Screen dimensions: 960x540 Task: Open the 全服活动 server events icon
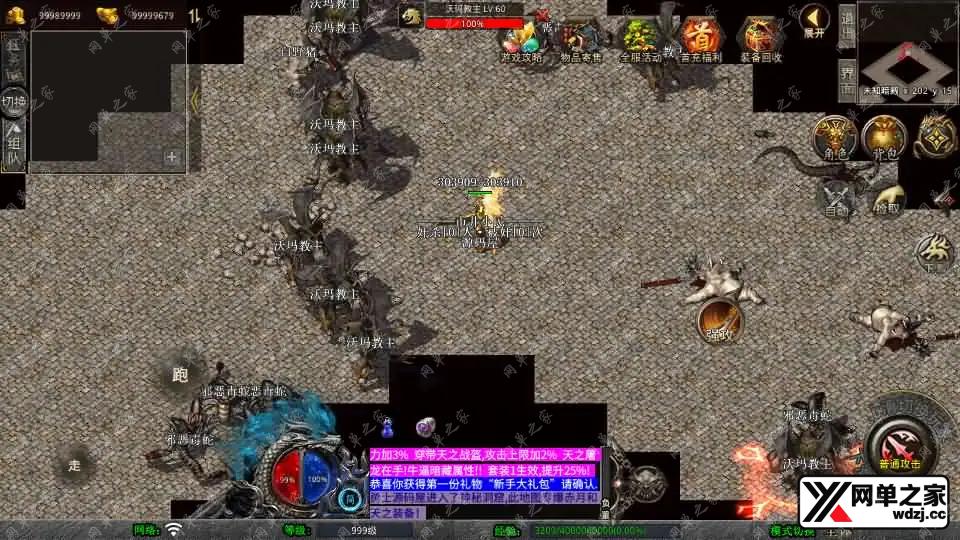[640, 42]
